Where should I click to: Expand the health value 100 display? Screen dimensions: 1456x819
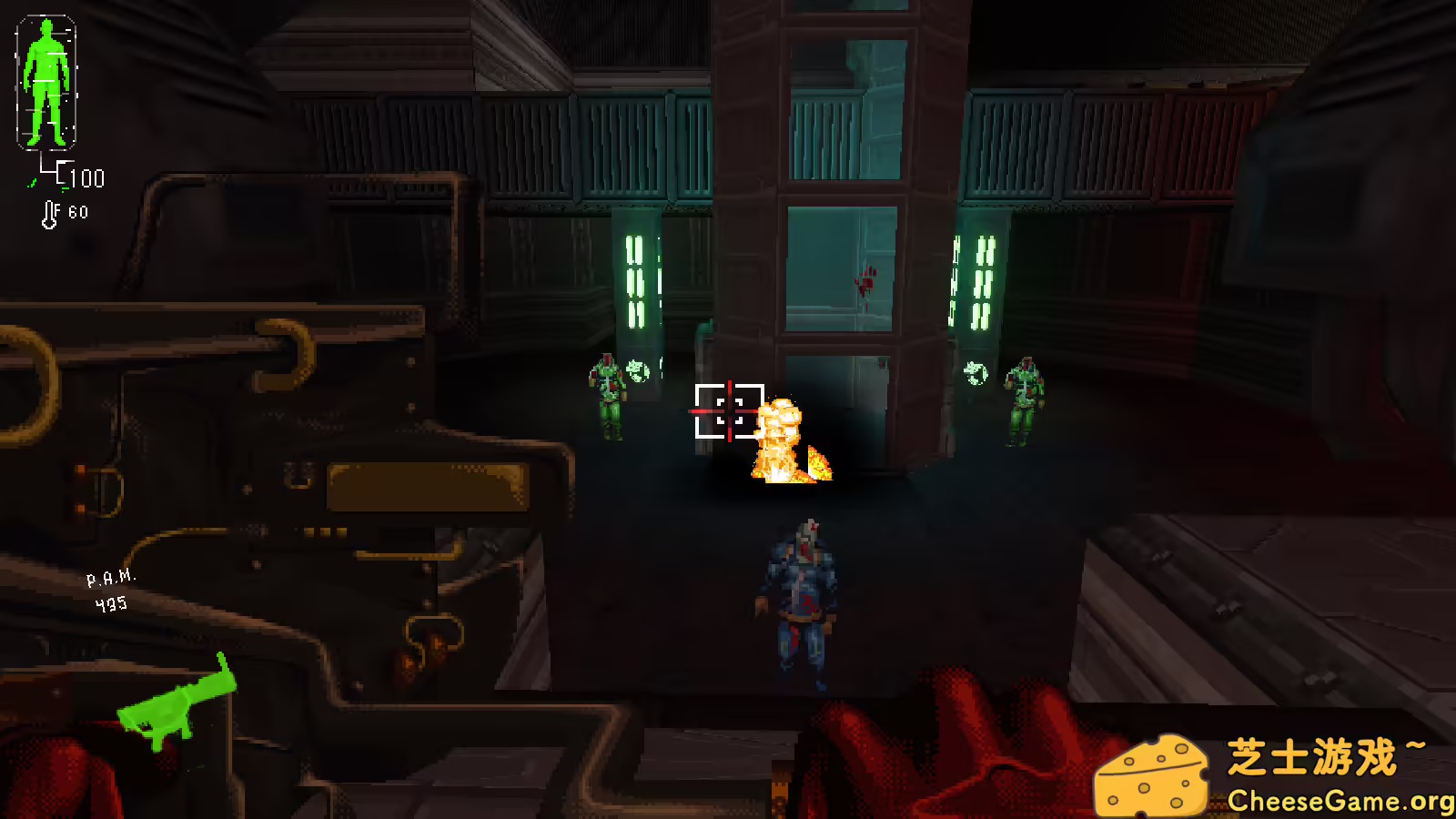[86, 178]
